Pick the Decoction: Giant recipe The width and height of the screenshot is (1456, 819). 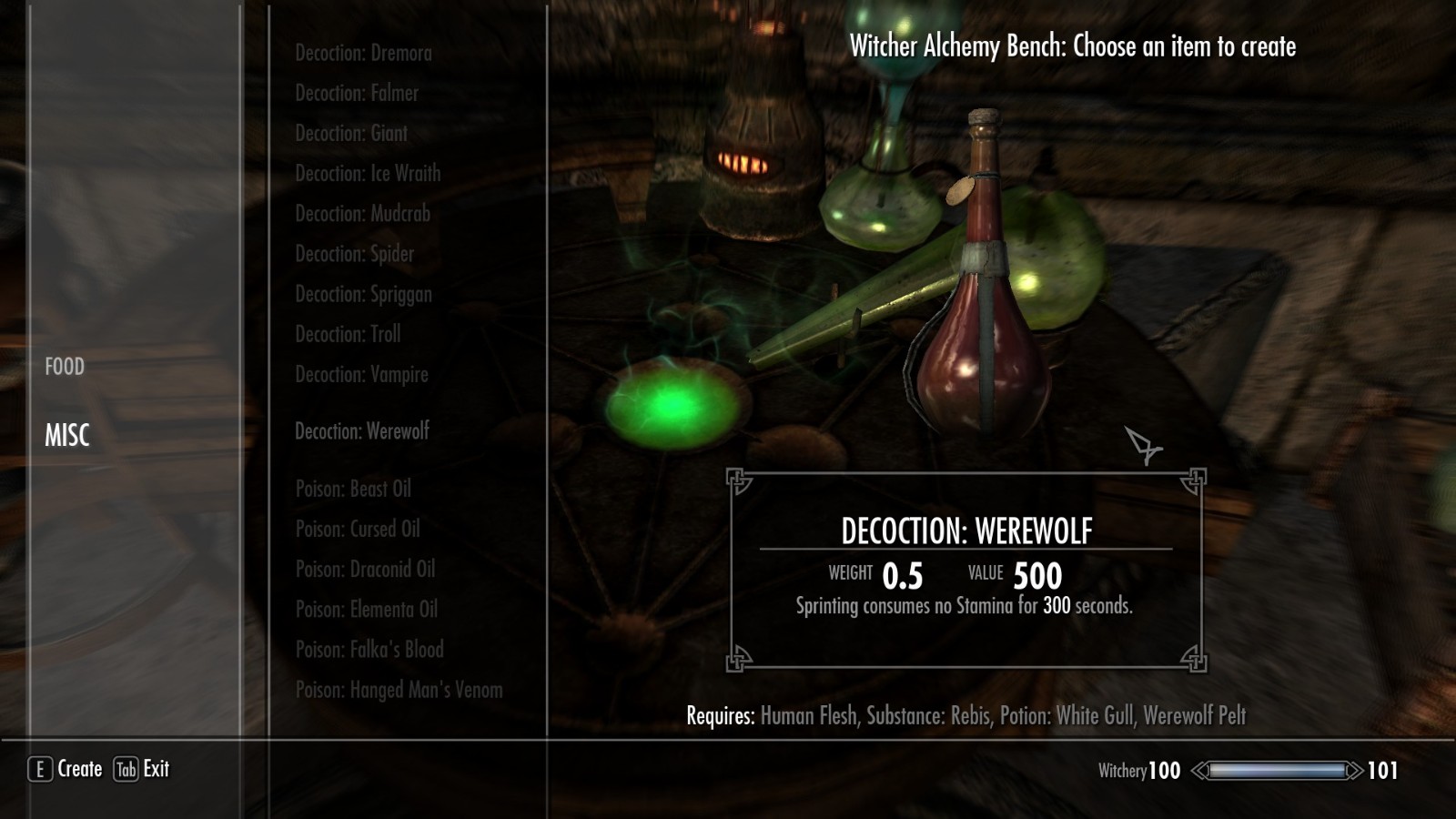click(351, 134)
